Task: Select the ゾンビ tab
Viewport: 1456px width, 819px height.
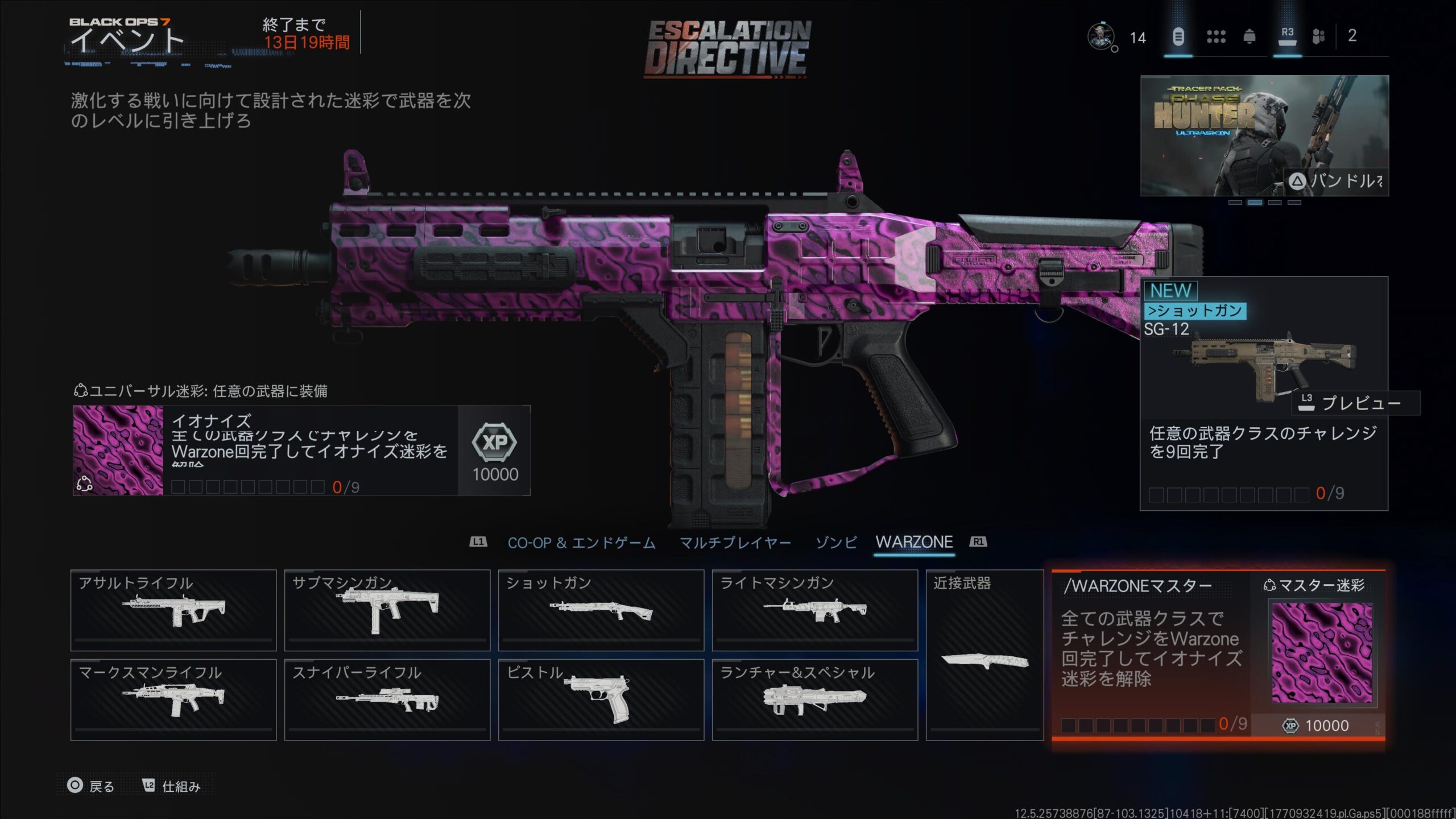Action: 835,543
